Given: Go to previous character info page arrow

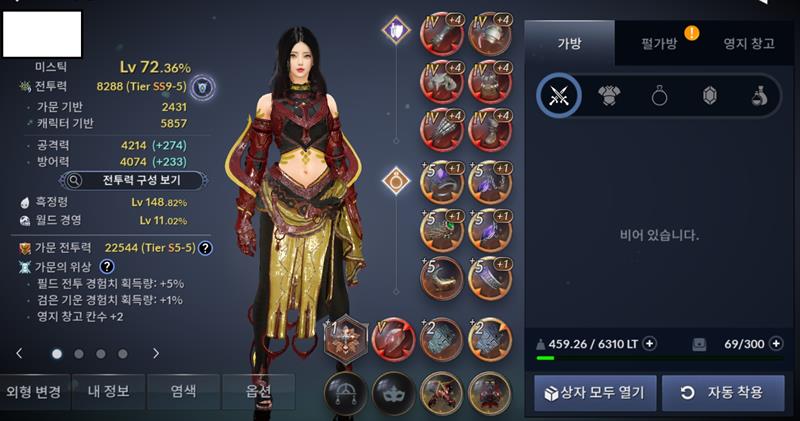Looking at the screenshot, I should click(18, 353).
